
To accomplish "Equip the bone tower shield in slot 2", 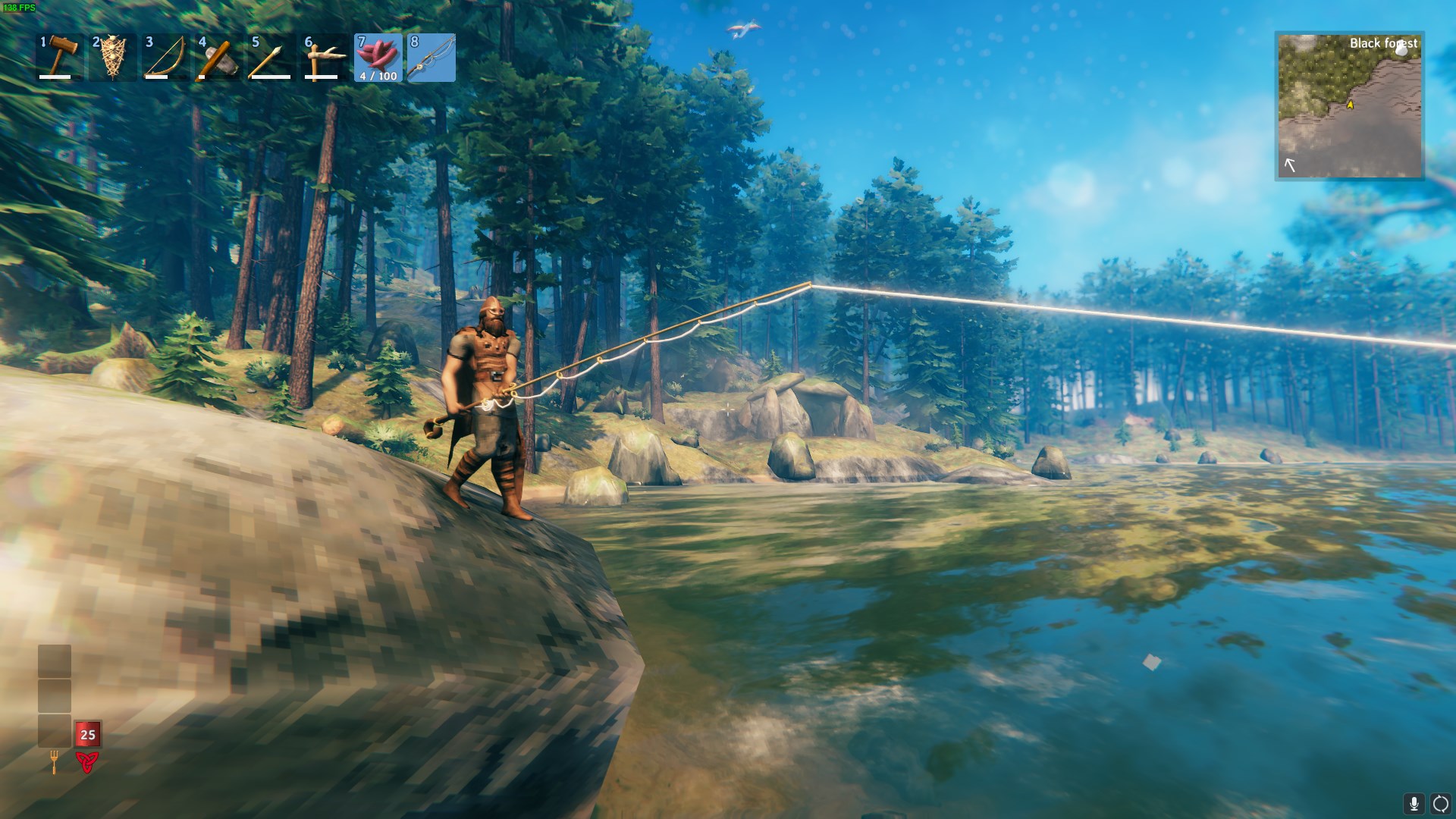I will 113,58.
